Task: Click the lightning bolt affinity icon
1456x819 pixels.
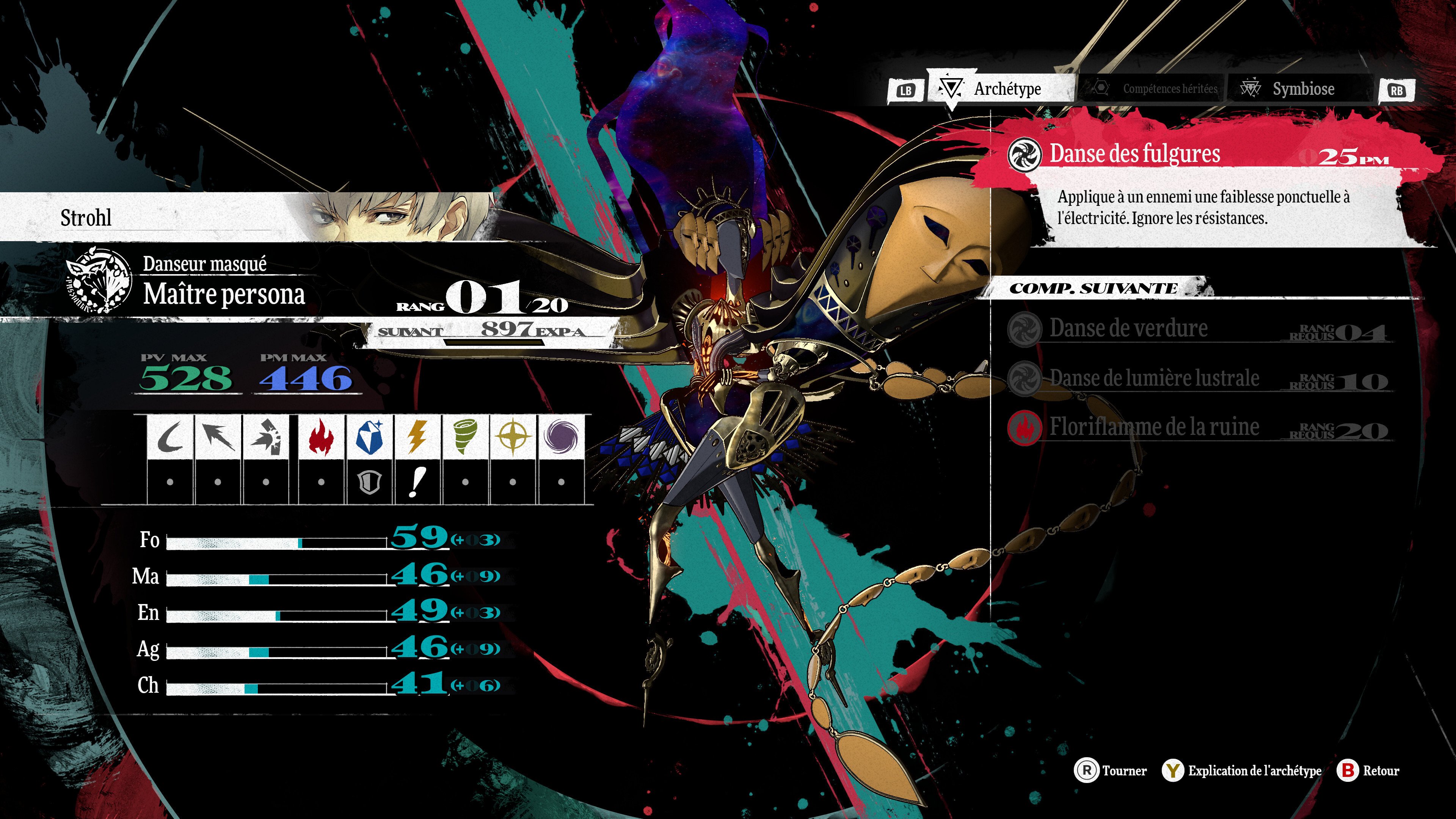Action: click(417, 437)
